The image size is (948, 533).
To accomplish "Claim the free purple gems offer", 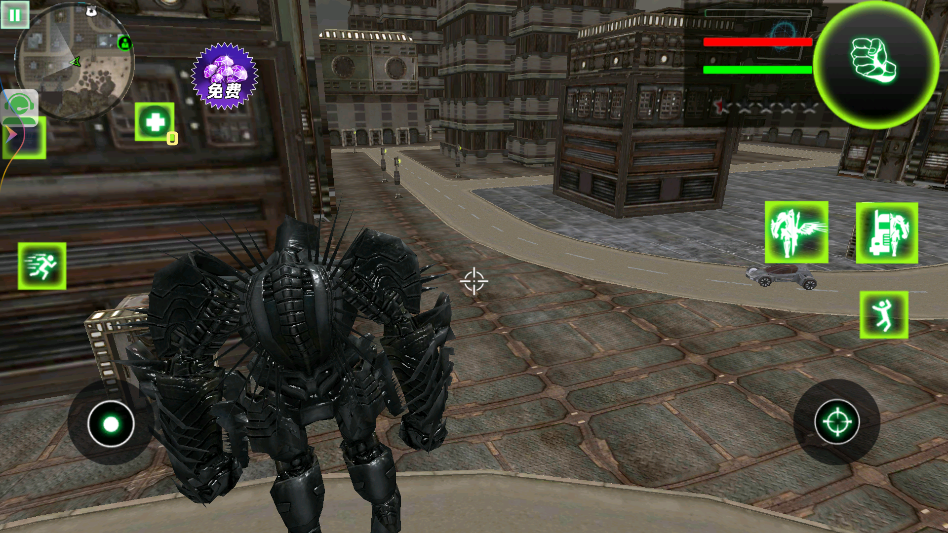I will (224, 77).
